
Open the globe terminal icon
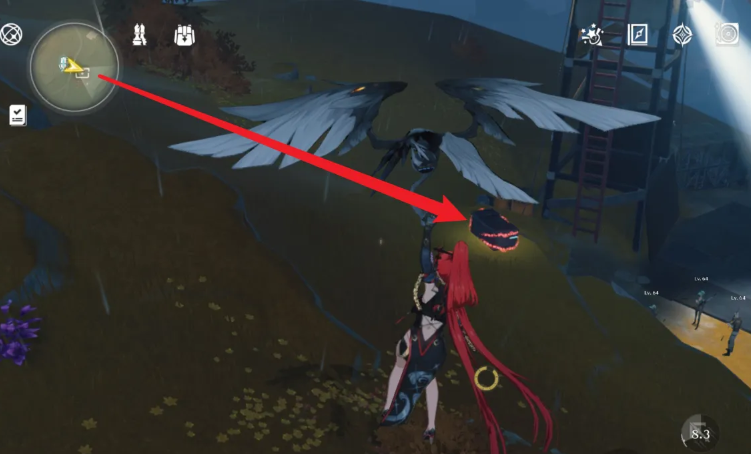coord(12,36)
